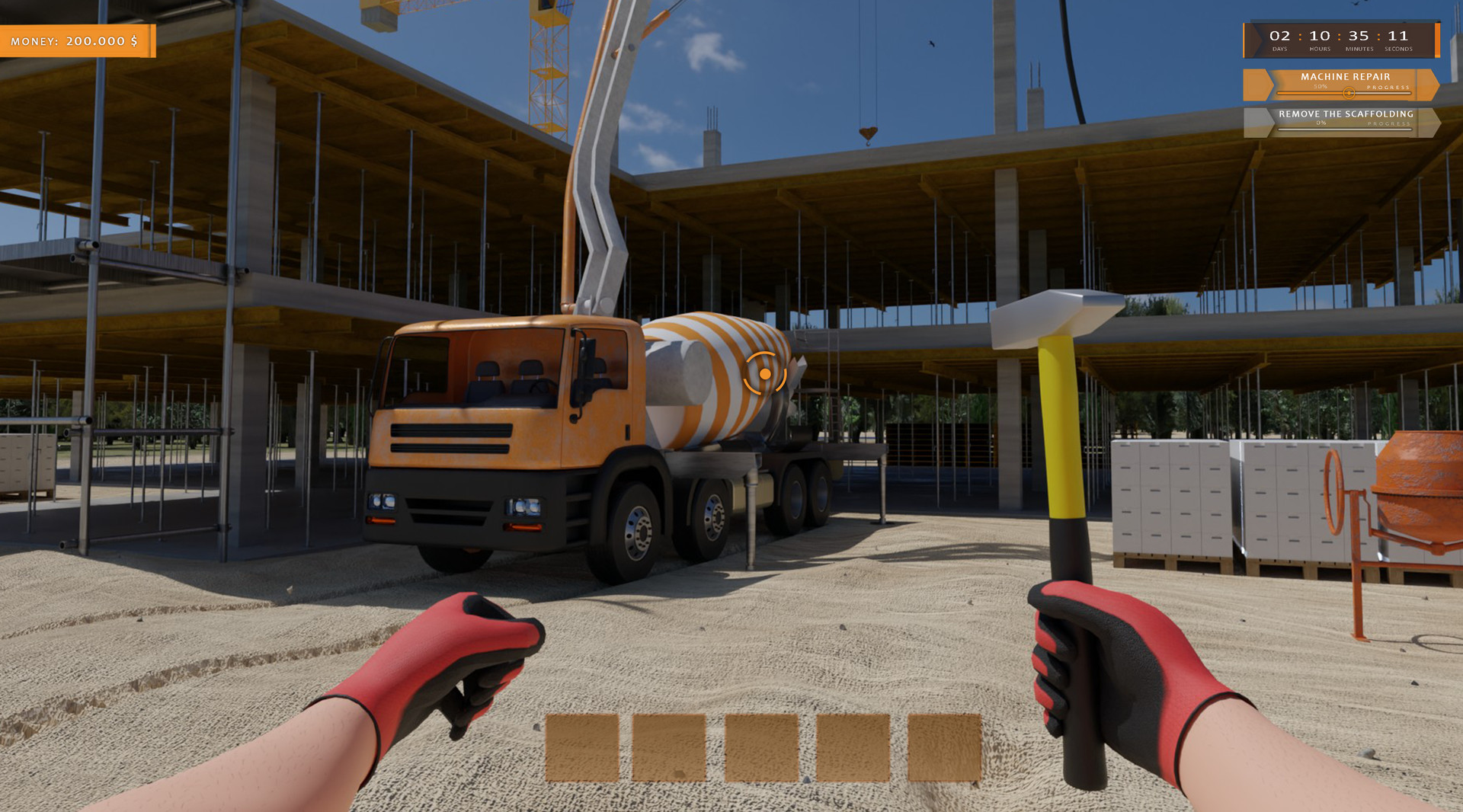Click the DAYS value in the timer

pos(1280,36)
